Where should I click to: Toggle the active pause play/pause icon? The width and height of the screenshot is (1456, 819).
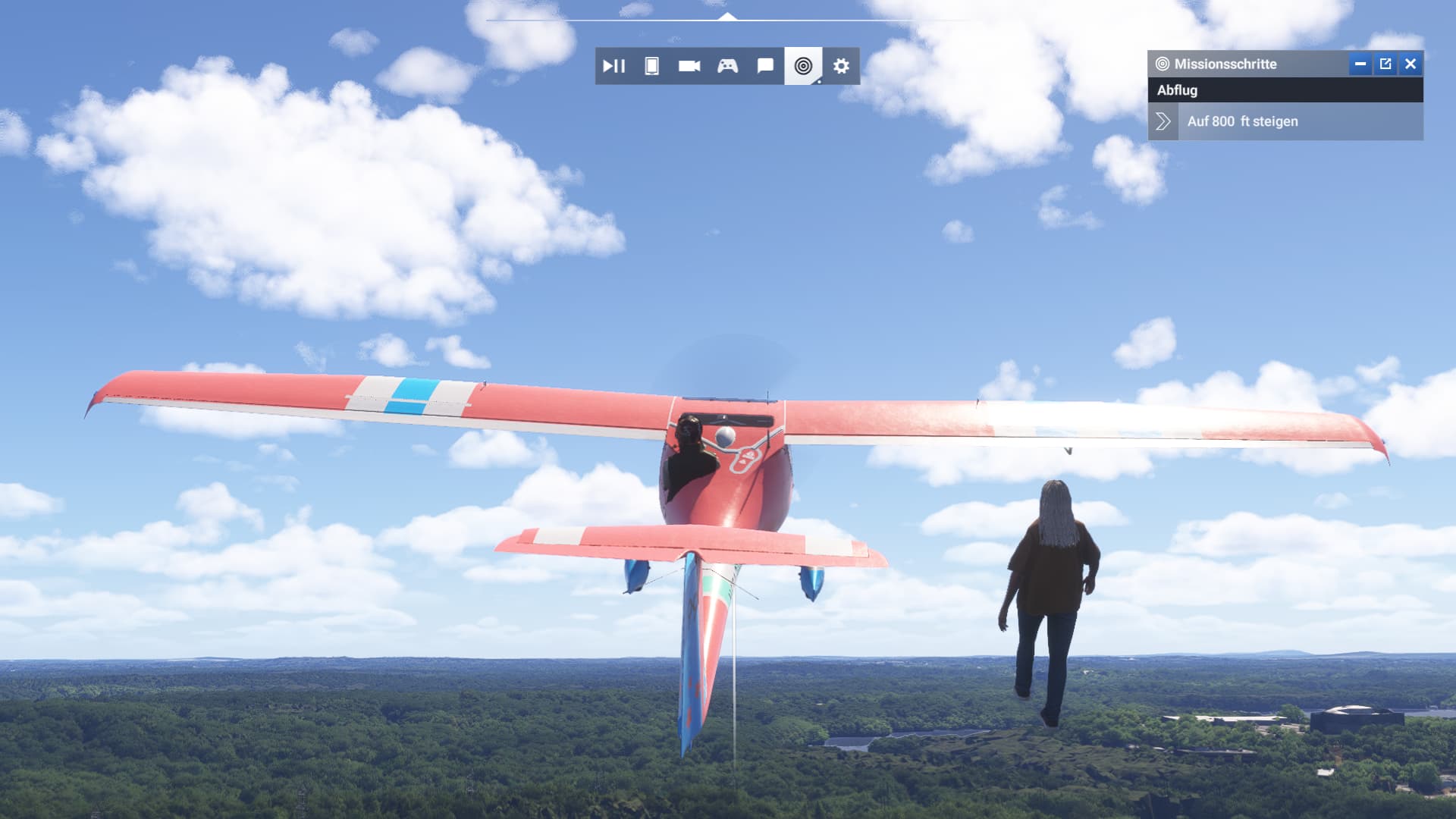613,66
